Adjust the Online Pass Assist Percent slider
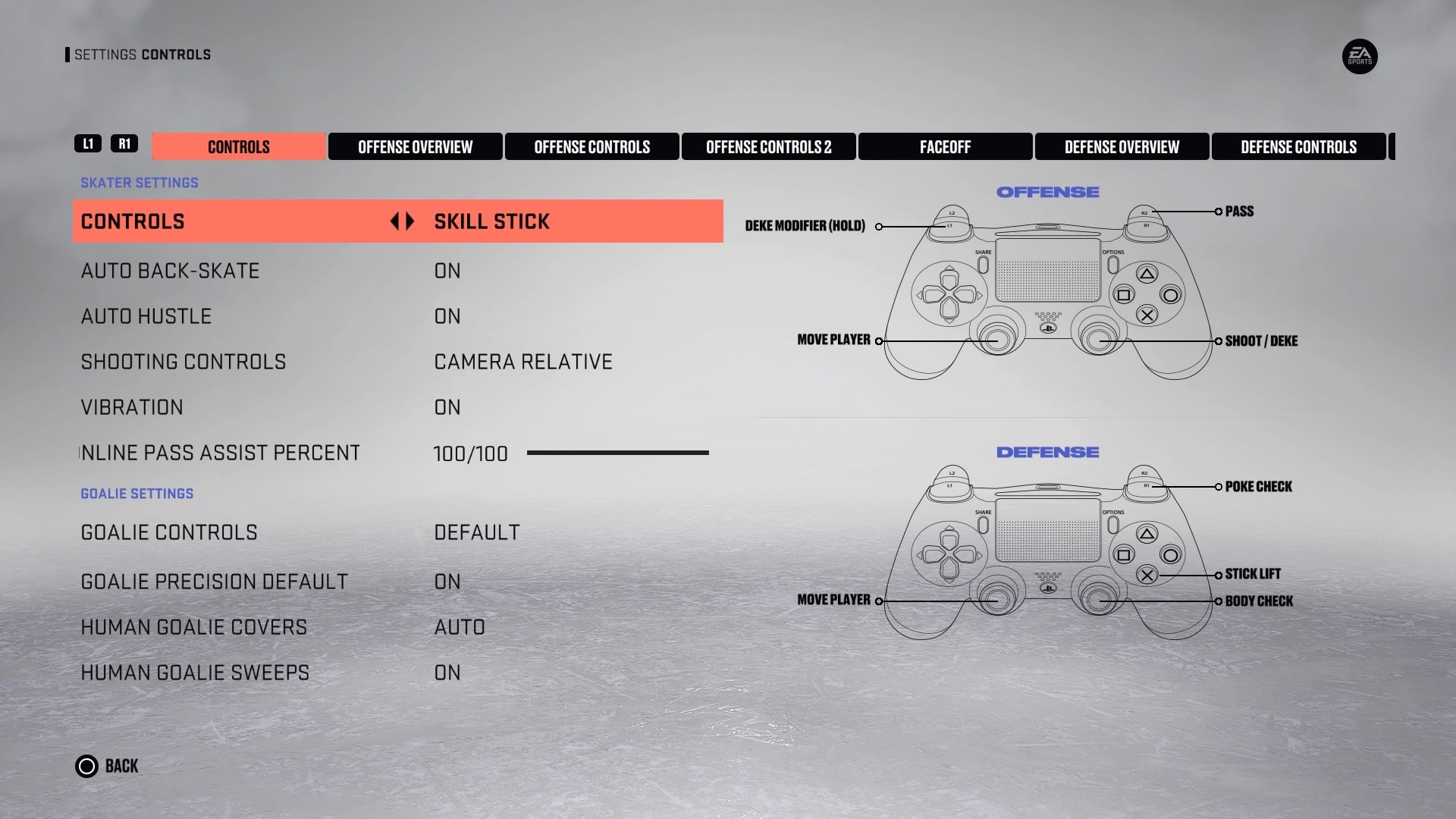Viewport: 1456px width, 819px height. coord(618,453)
